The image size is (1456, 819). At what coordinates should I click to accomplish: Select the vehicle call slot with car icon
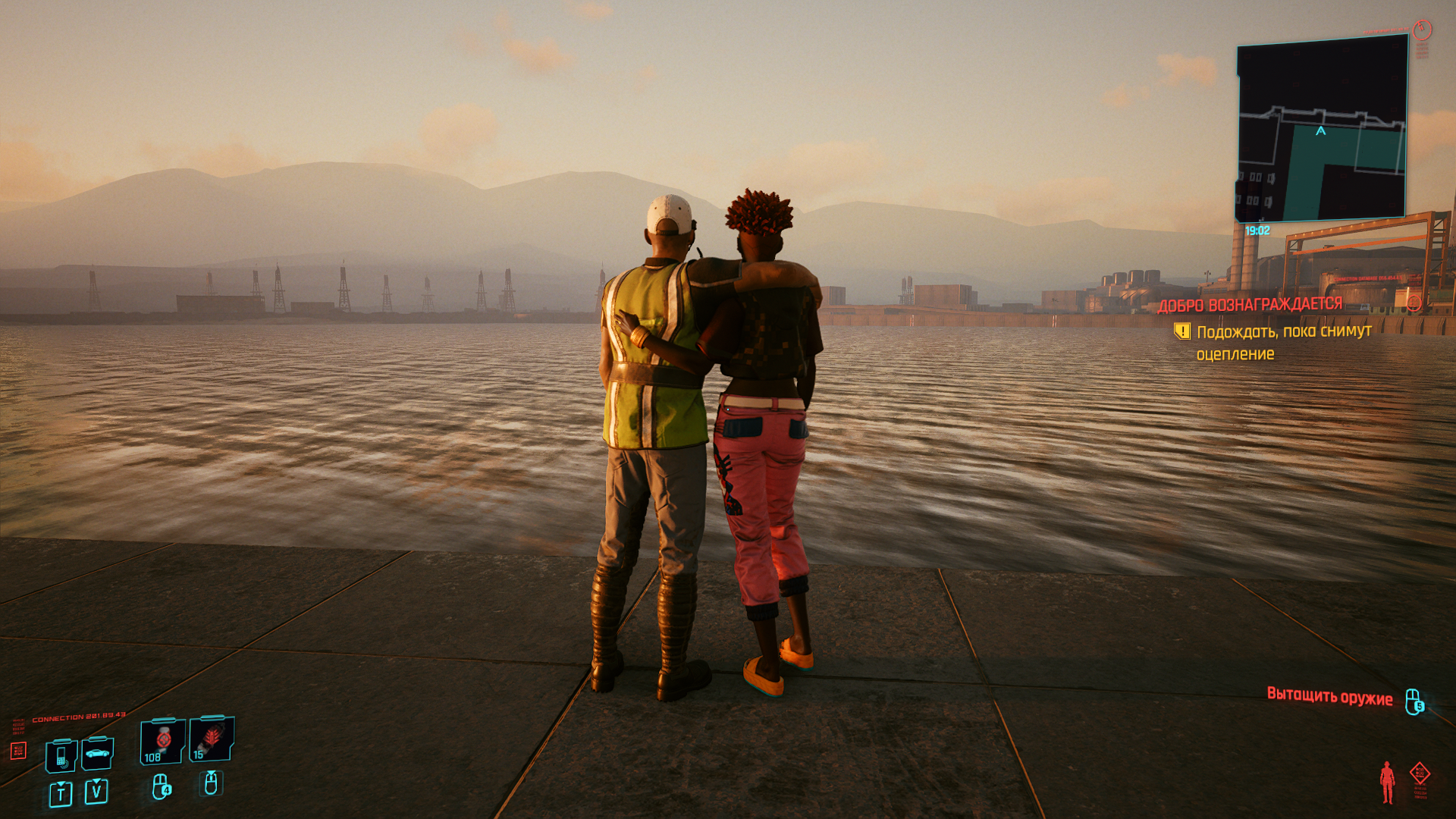(98, 753)
